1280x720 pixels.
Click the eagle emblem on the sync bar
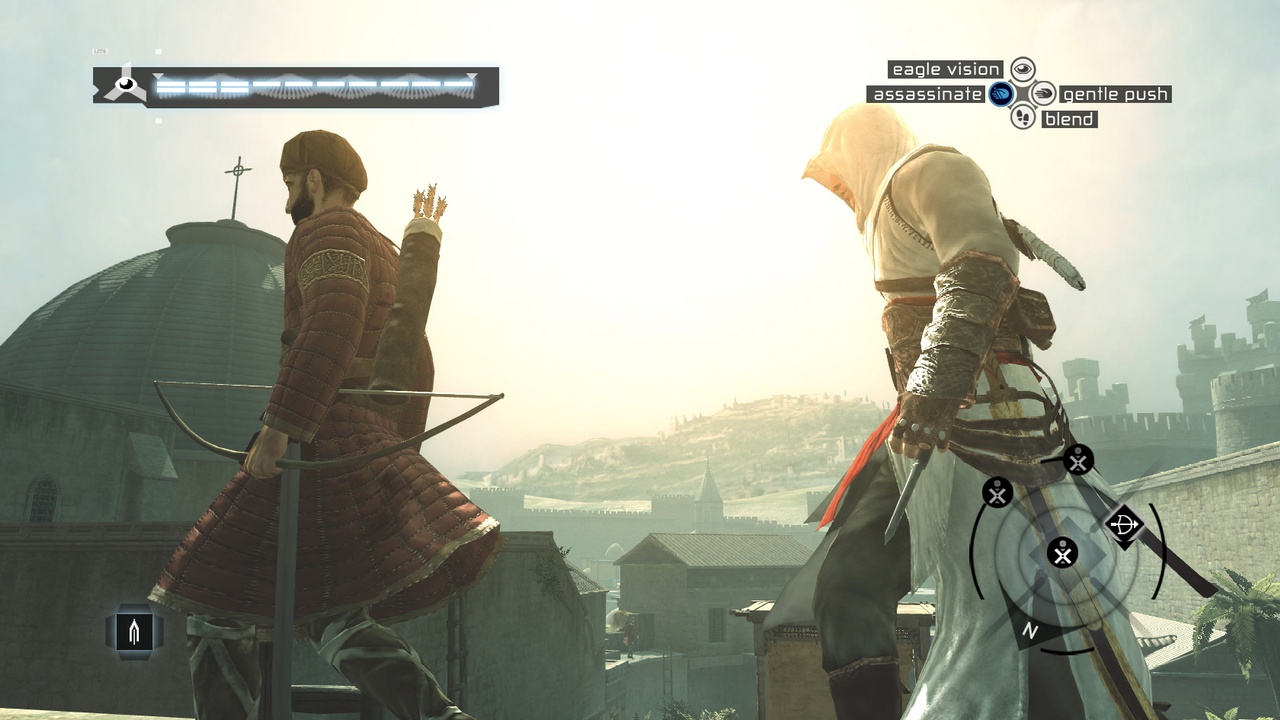pos(124,84)
